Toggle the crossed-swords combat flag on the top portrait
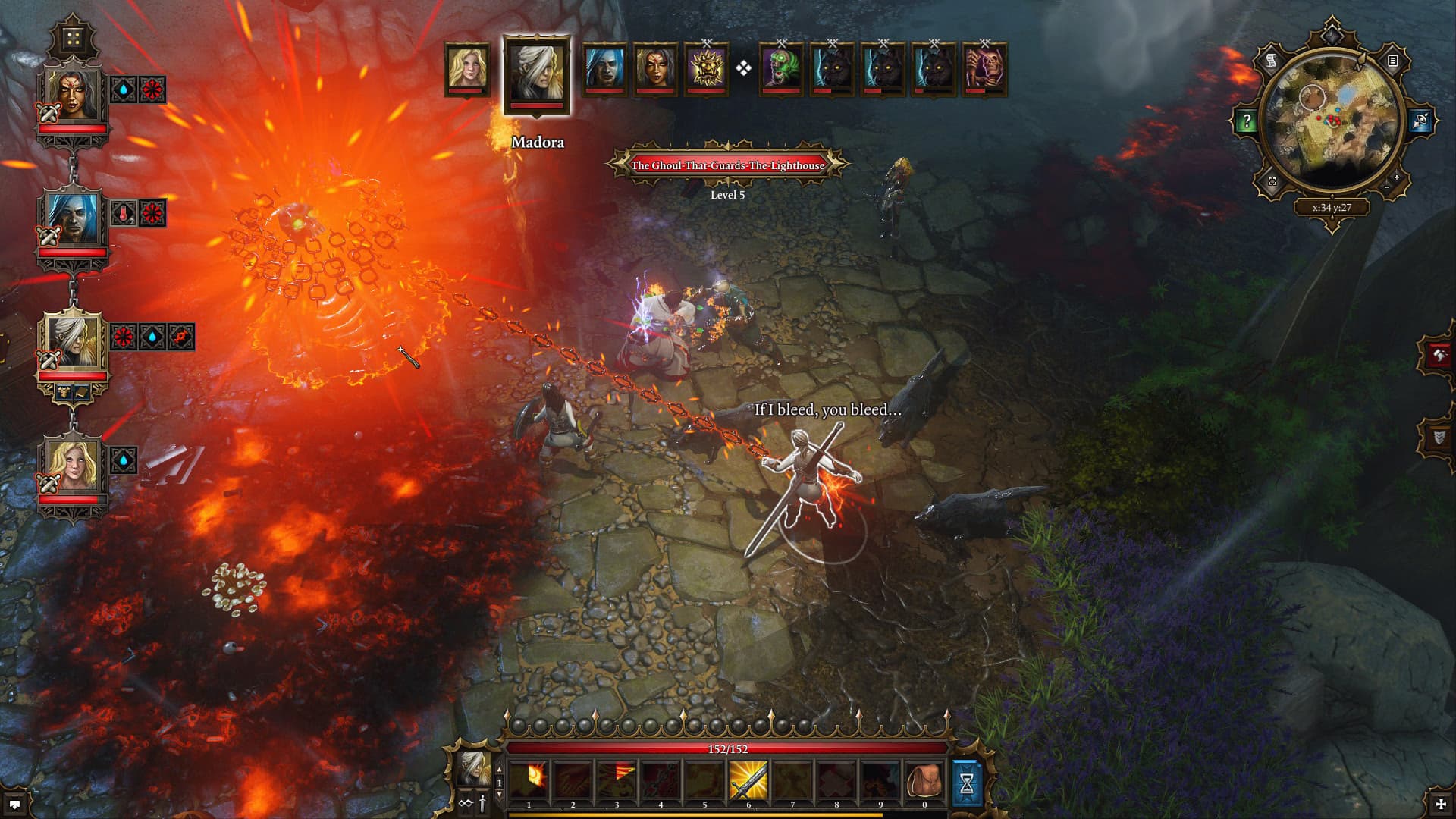 49,113
